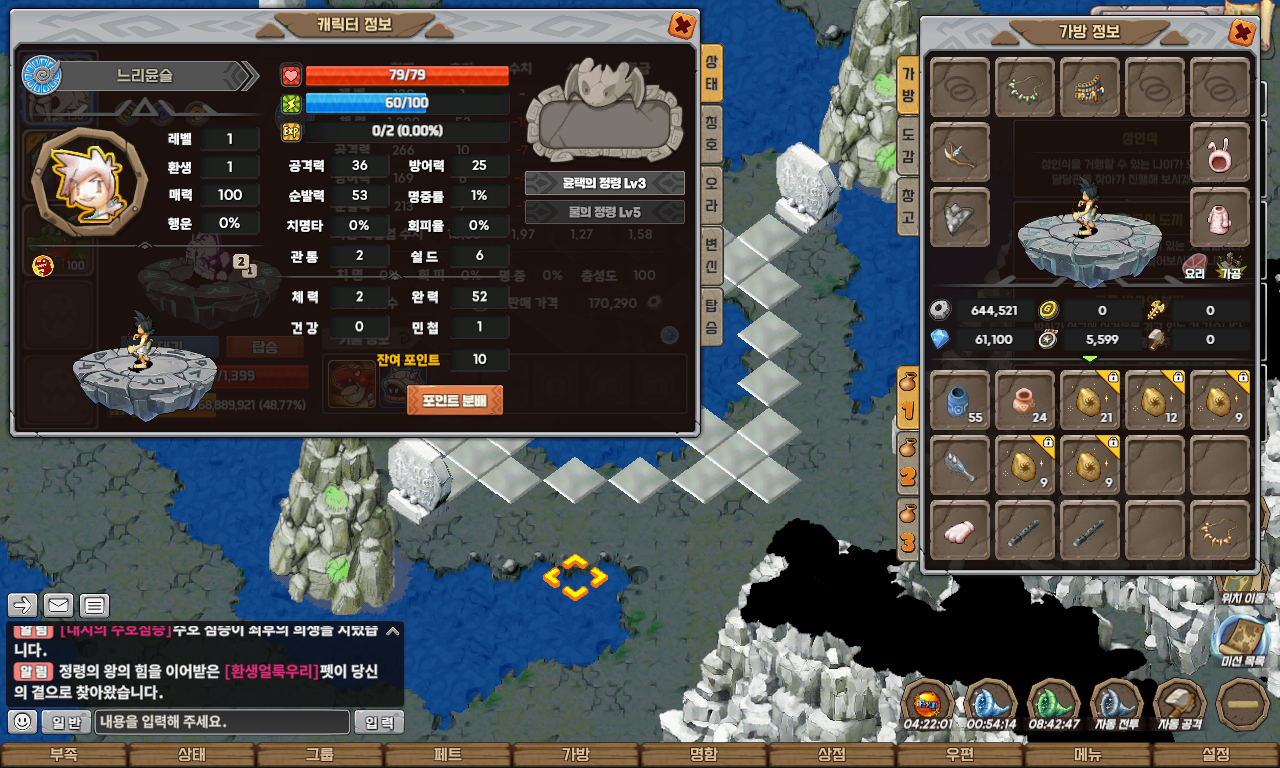Select the pink pot item with 24
The width and height of the screenshot is (1280, 768).
click(1025, 400)
